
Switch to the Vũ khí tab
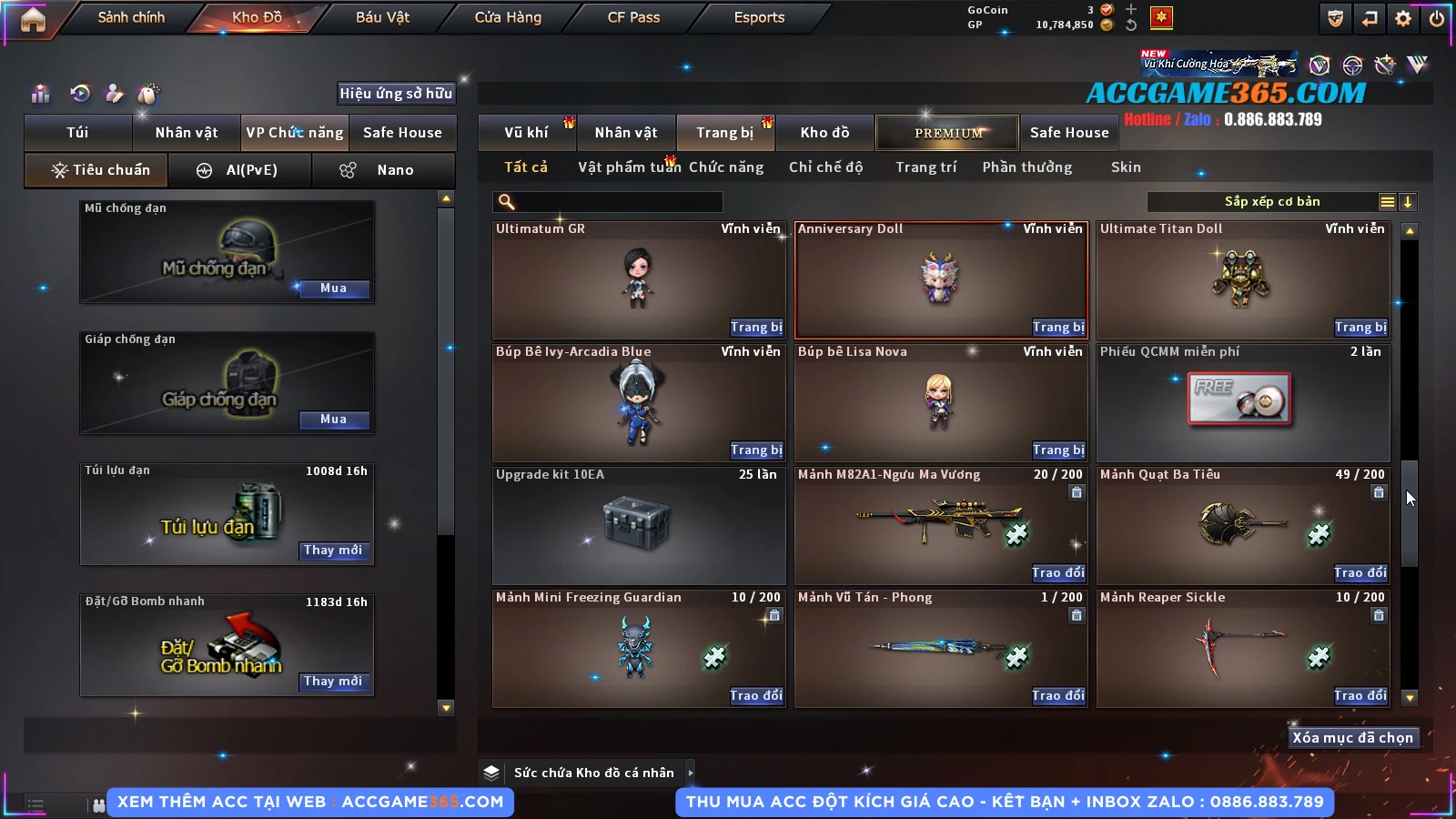526,133
